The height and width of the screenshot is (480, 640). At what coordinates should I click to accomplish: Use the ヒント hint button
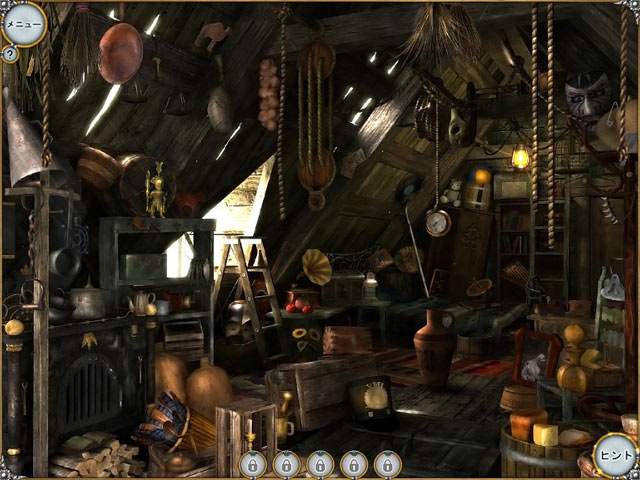[x=613, y=454]
